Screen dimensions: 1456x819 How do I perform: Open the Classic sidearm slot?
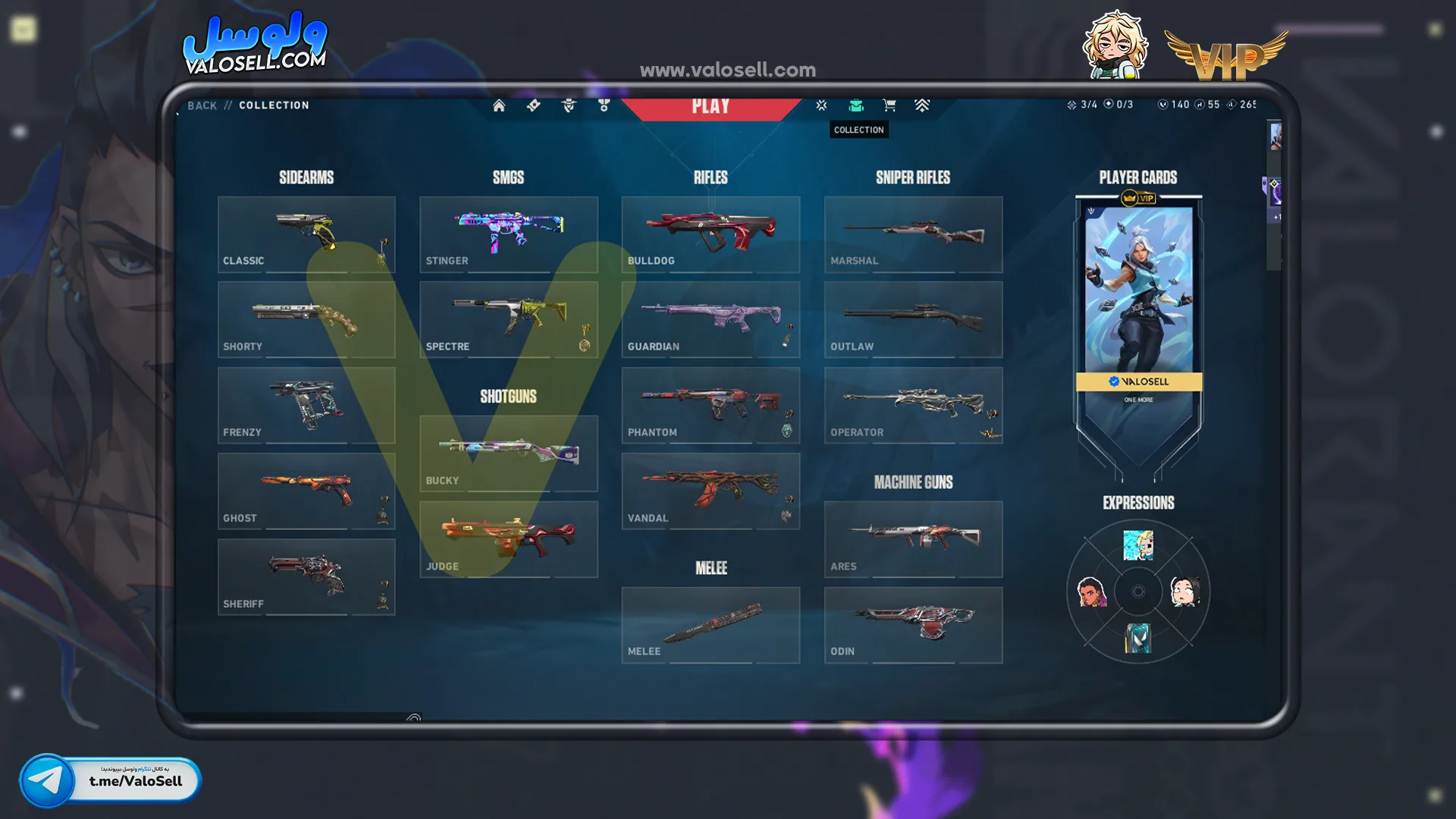pyautogui.click(x=306, y=234)
